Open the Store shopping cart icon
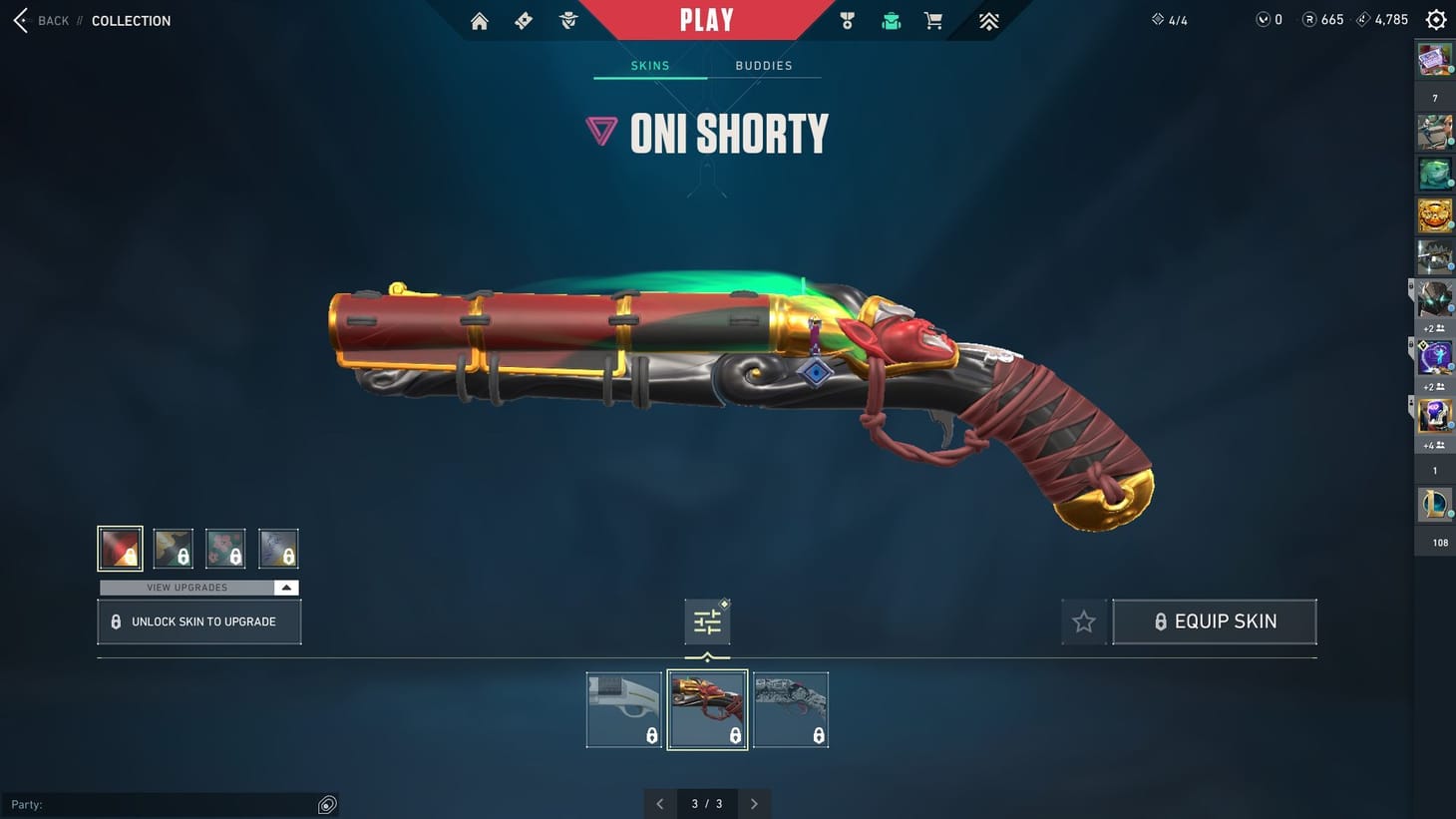1456x819 pixels. coord(932,20)
